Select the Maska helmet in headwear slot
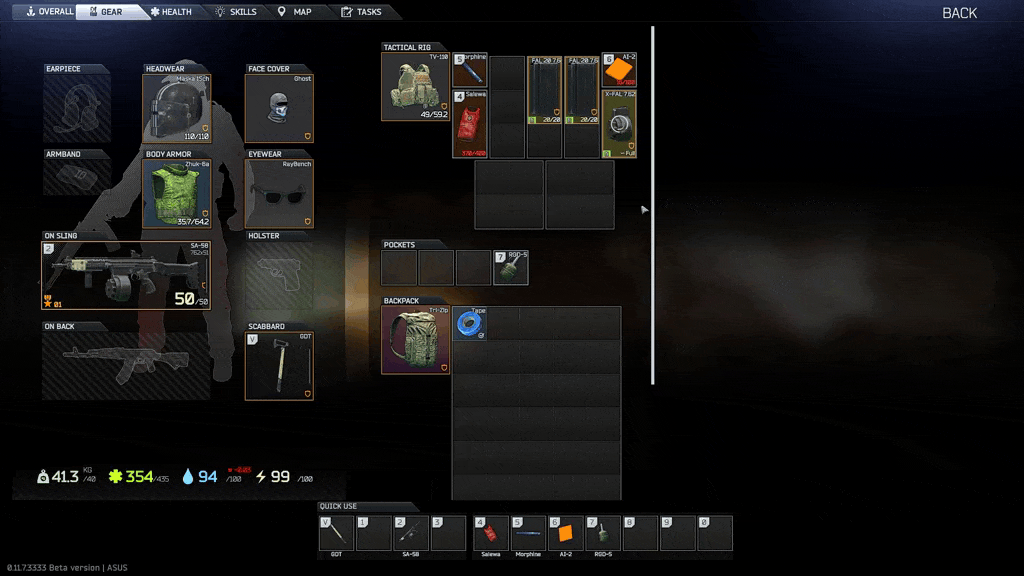Viewport: 1024px width, 576px height. click(x=176, y=109)
